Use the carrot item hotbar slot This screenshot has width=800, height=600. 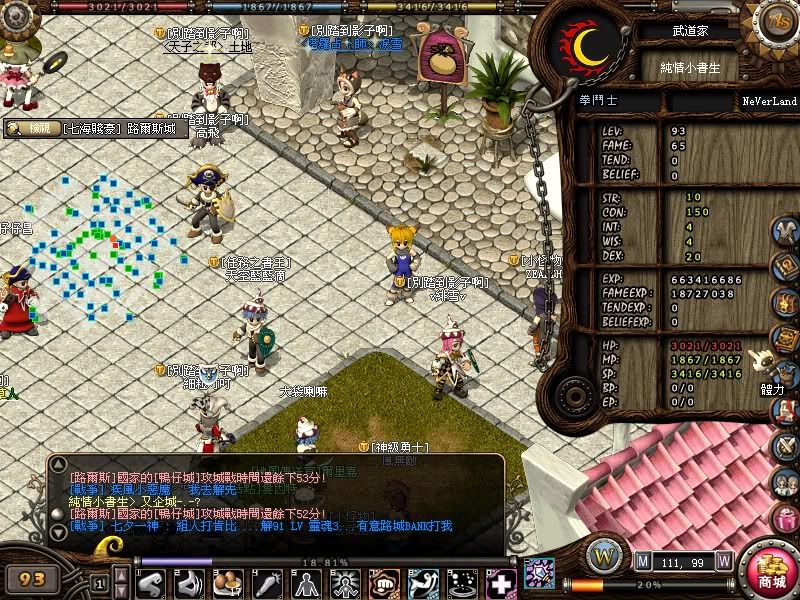(x=267, y=583)
